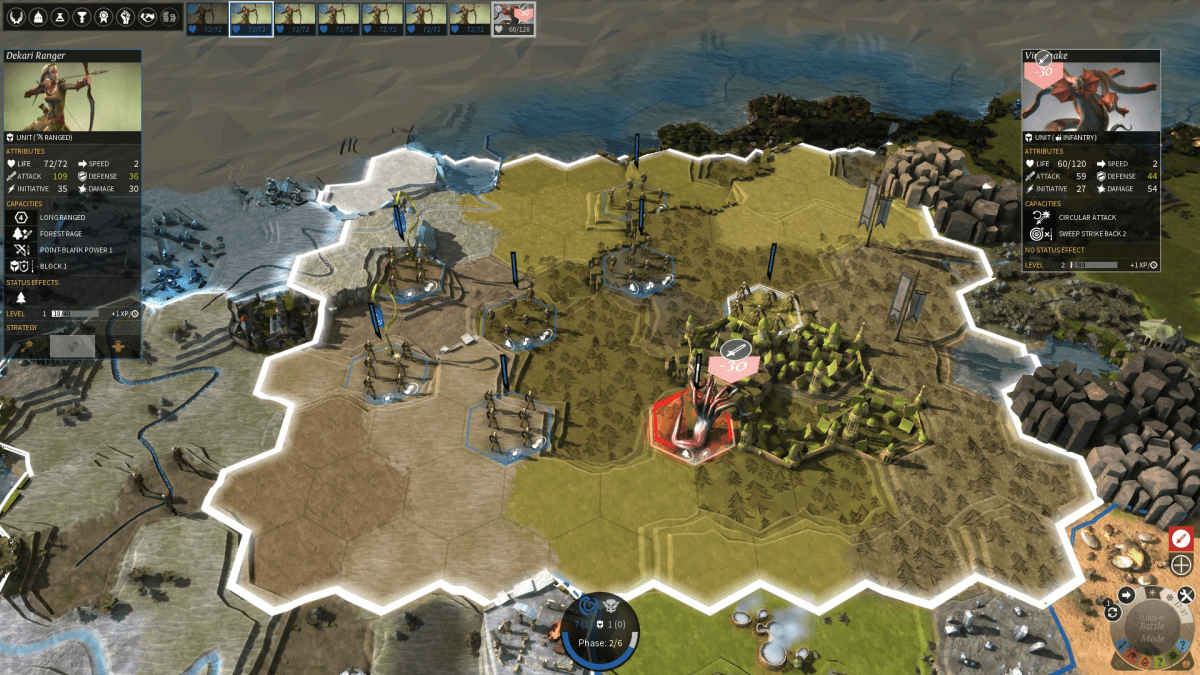Open the research flask screen
Viewport: 1200px width, 675px height.
pyautogui.click(x=60, y=16)
